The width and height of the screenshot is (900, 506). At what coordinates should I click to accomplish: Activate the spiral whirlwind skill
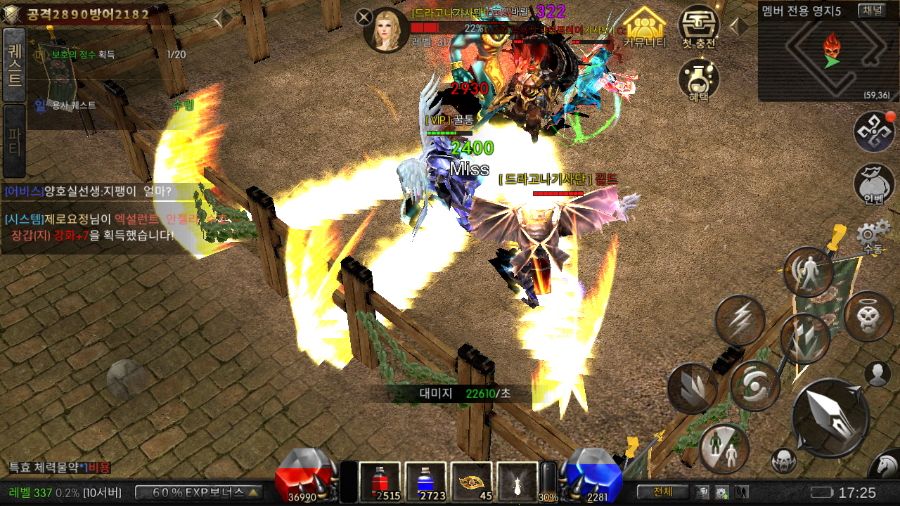[x=754, y=386]
